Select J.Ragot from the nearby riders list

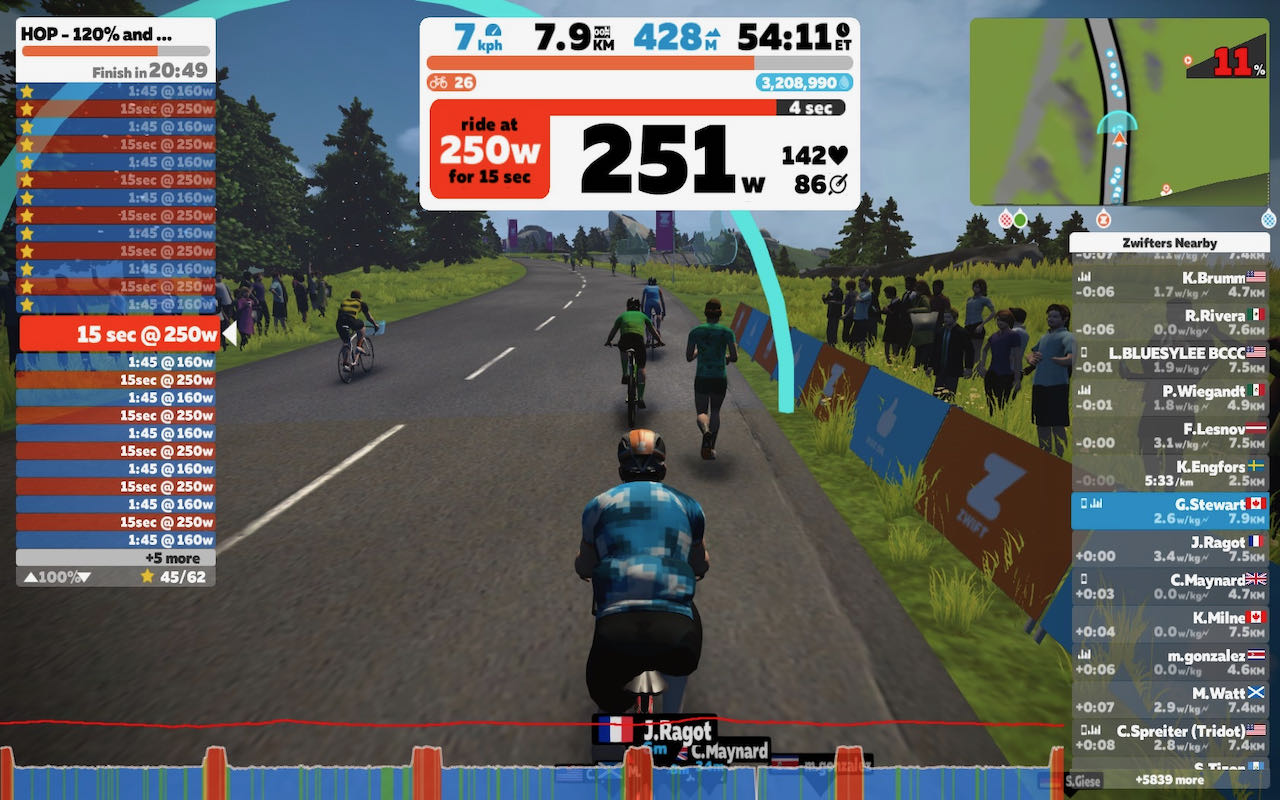point(1175,548)
